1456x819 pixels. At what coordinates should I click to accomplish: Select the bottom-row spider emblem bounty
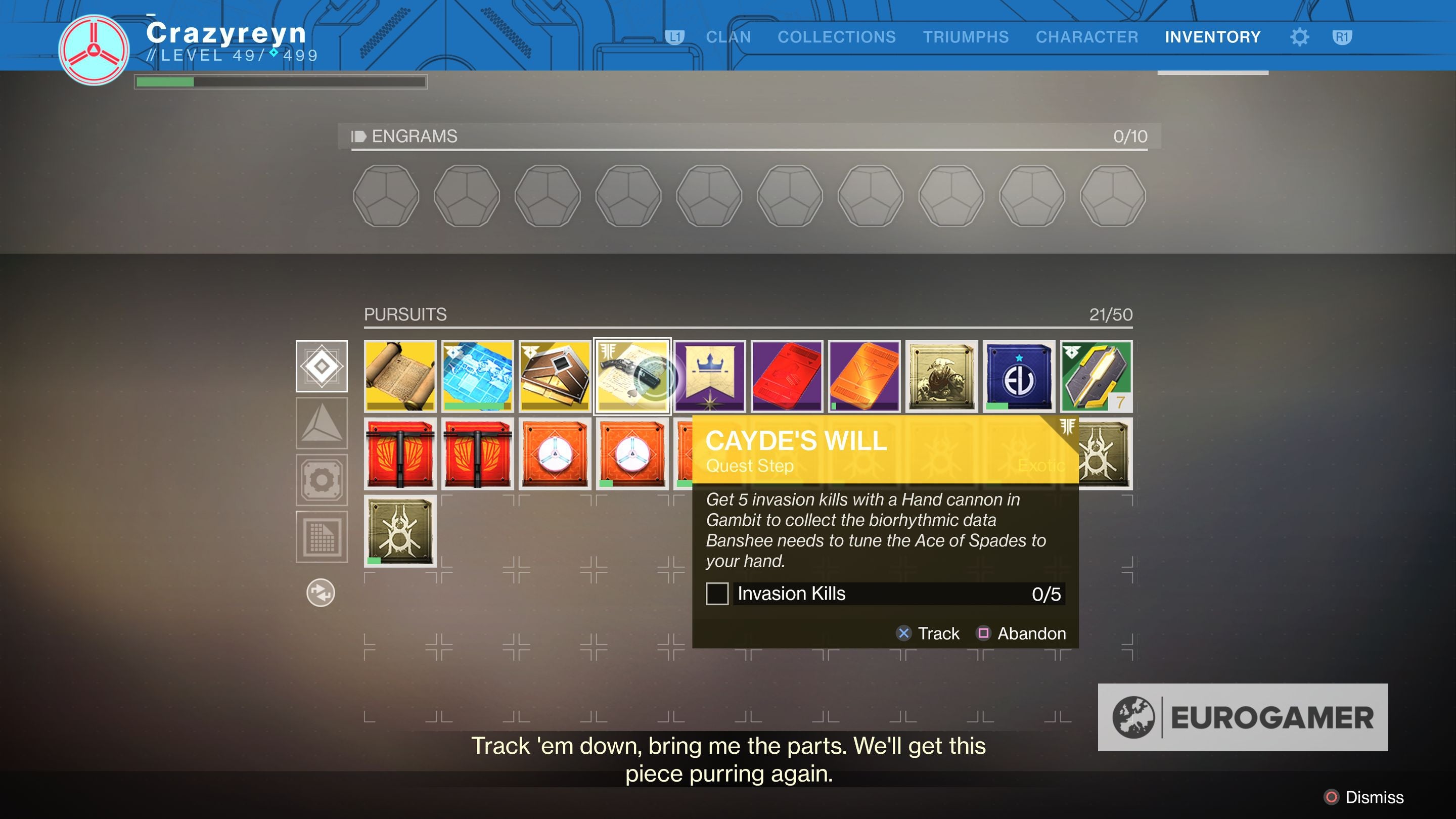[x=400, y=531]
